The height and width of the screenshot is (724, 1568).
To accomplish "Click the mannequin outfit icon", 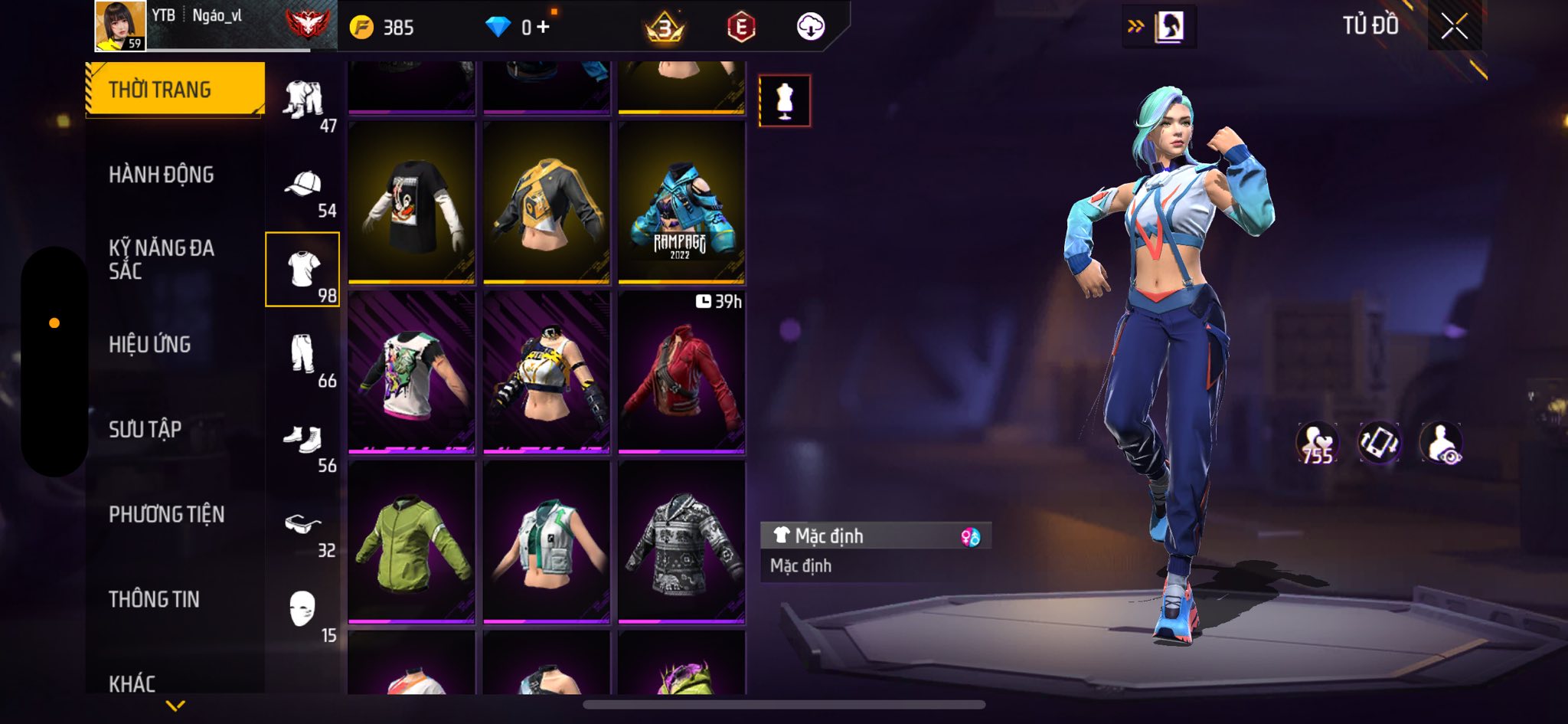I will (x=784, y=100).
